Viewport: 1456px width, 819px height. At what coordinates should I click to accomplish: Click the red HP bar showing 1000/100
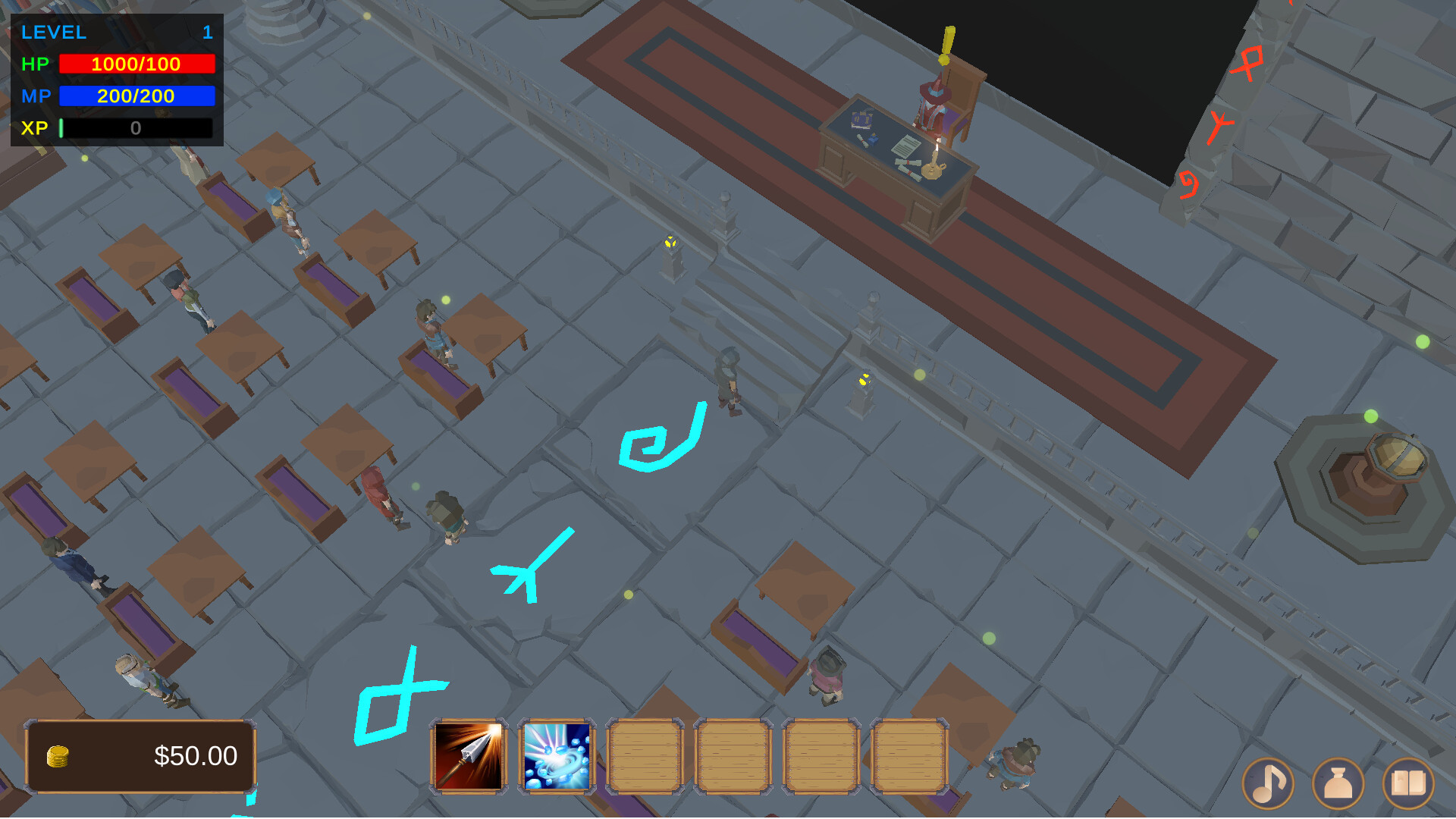(136, 64)
